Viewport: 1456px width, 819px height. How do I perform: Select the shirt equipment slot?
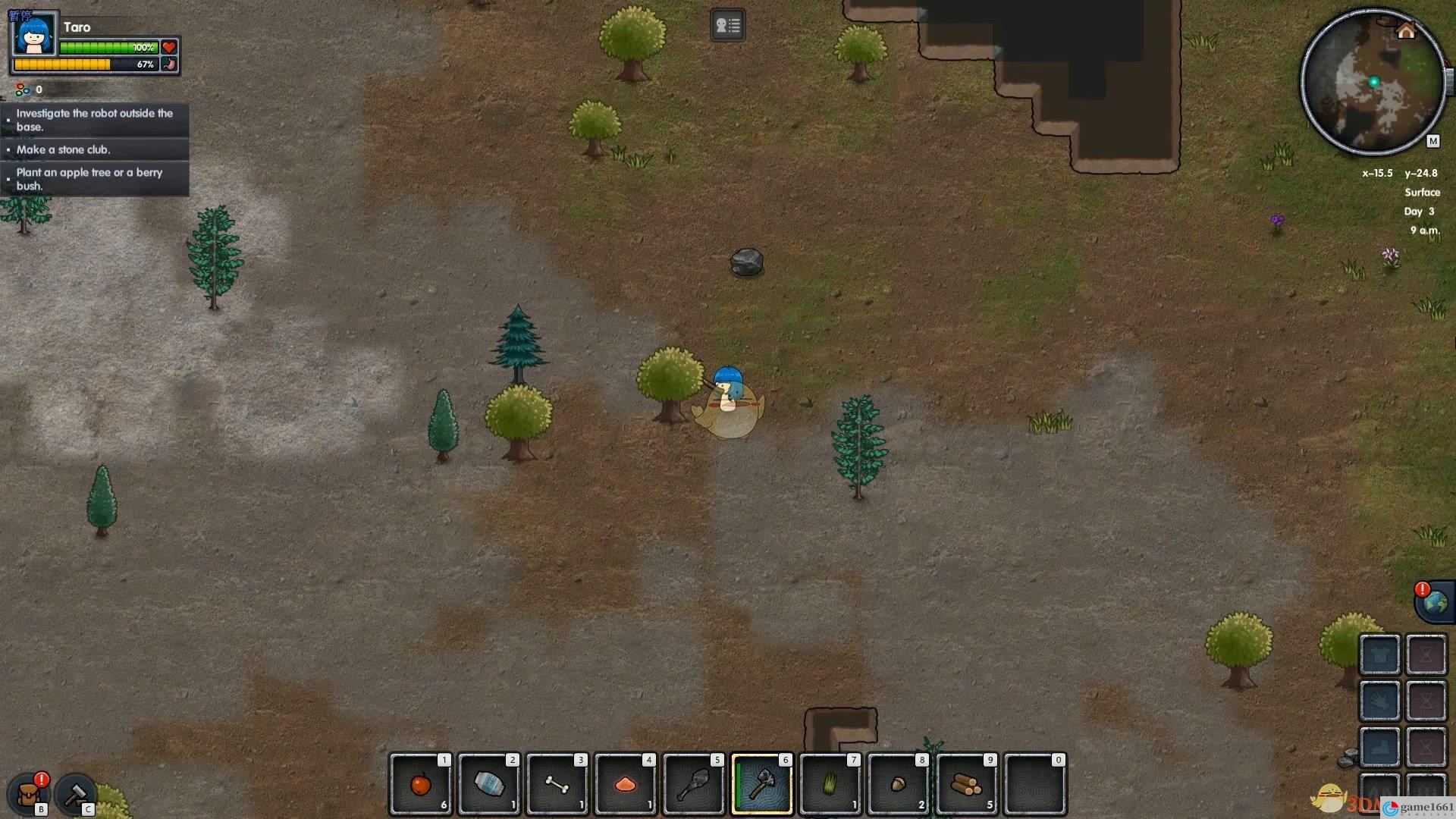click(x=1379, y=654)
